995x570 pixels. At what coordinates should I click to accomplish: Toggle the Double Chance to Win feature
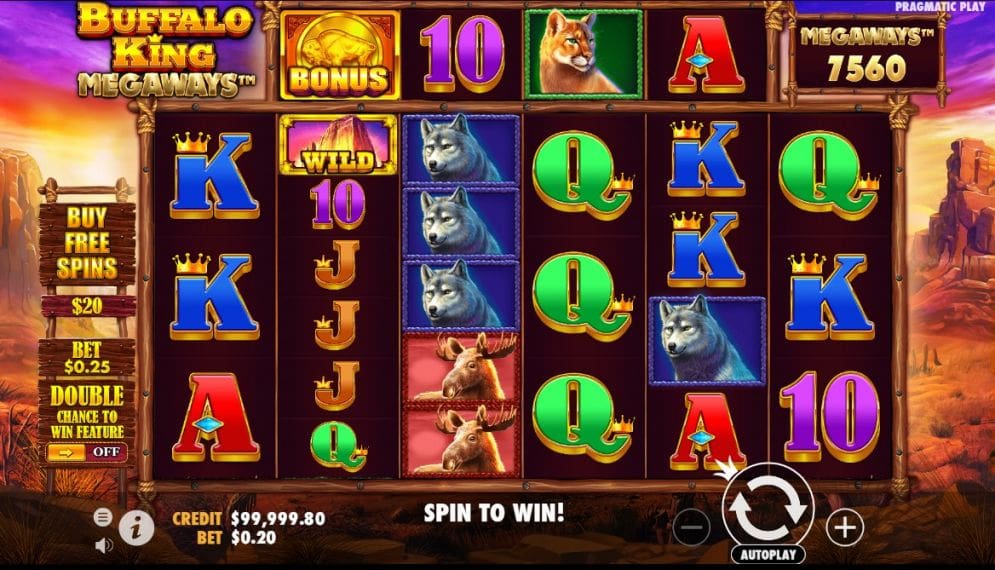click(x=86, y=452)
